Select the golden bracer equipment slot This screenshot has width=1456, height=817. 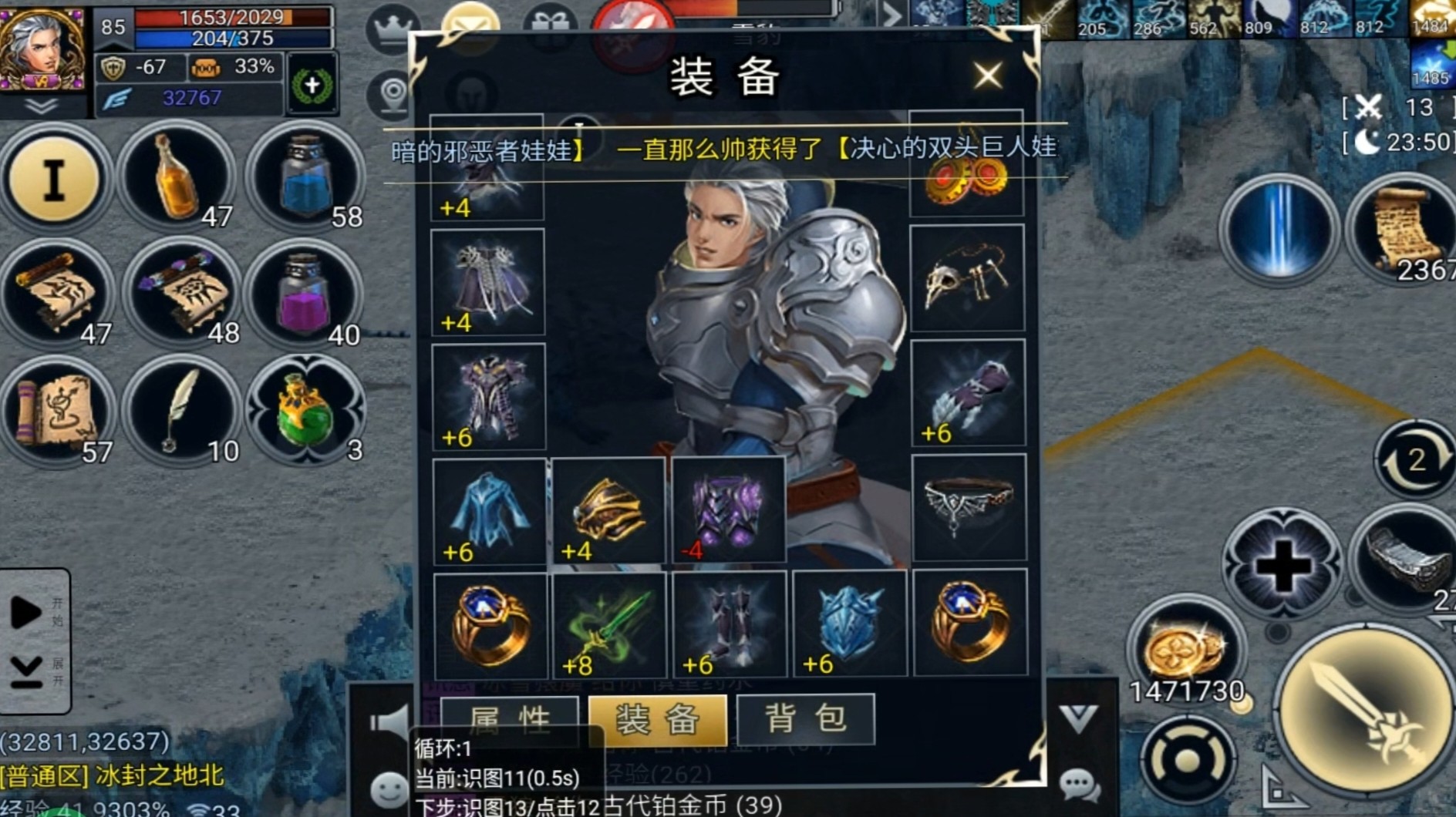pyautogui.click(x=608, y=510)
